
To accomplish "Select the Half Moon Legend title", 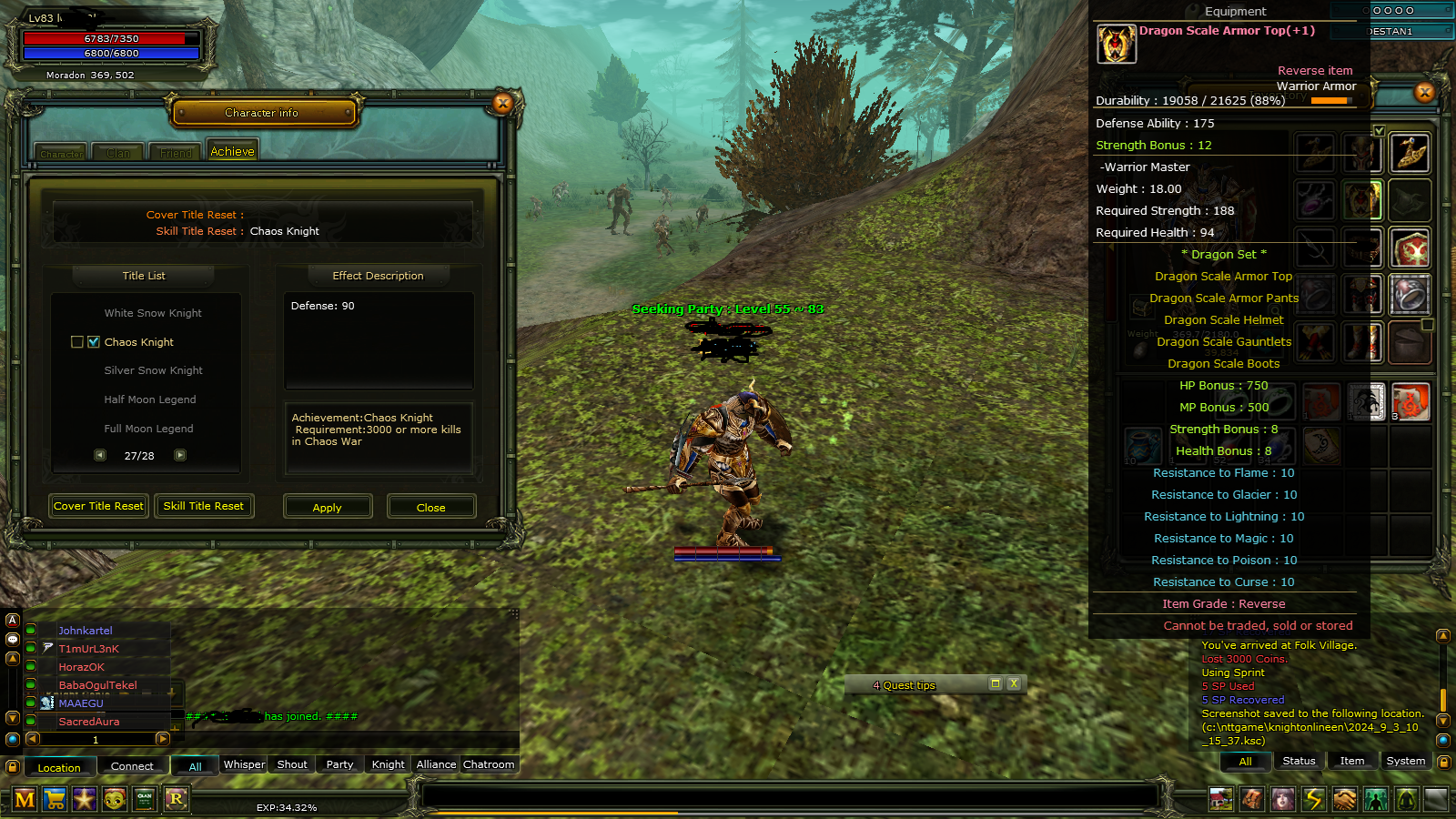I will (151, 399).
